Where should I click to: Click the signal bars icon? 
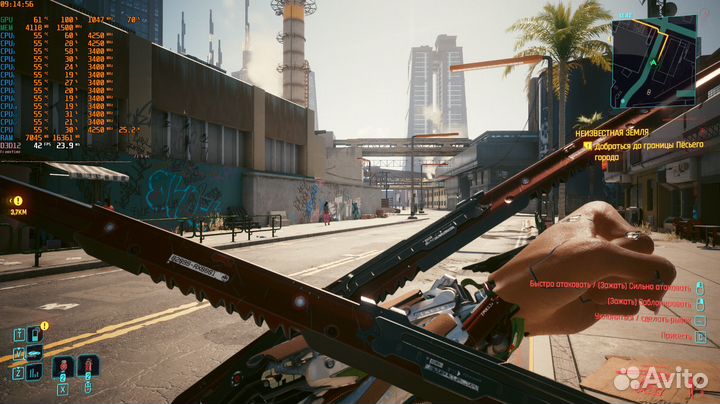(x=34, y=372)
